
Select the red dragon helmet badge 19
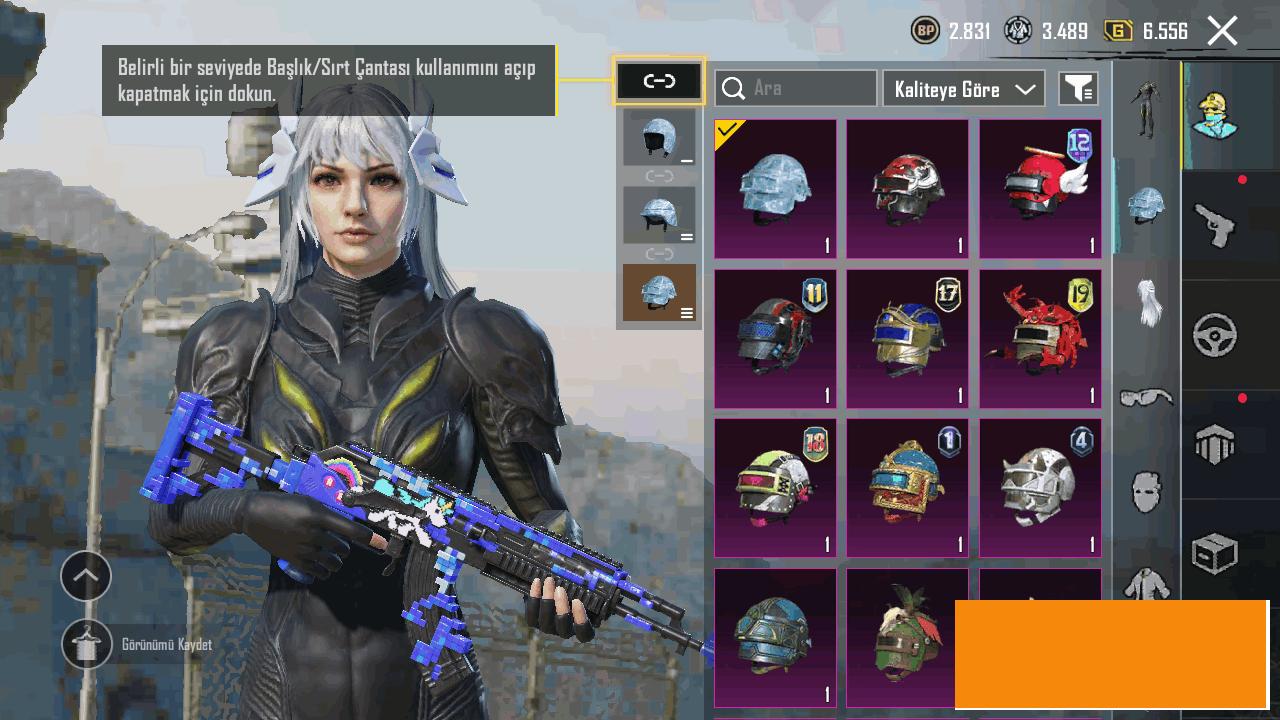(x=1040, y=339)
